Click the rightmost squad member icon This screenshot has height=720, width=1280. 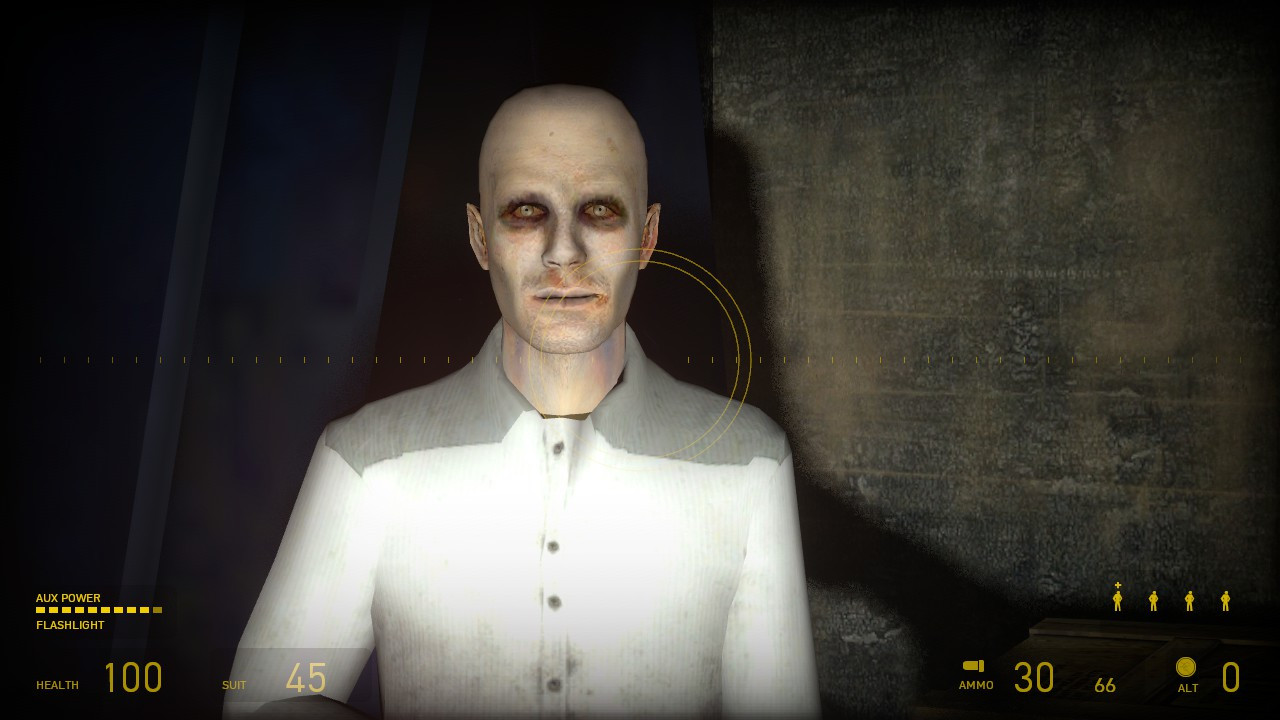(1224, 600)
